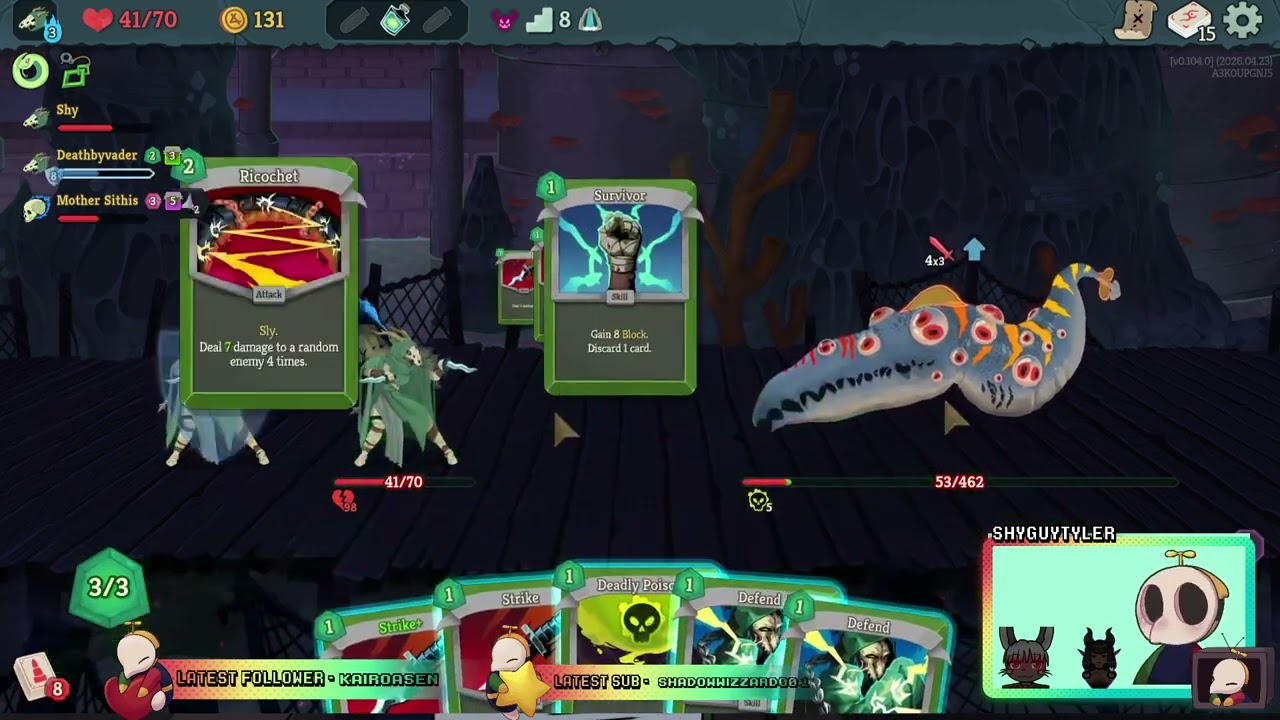Inspect the green ring relic
This screenshot has height=720, width=1280.
coord(30,70)
